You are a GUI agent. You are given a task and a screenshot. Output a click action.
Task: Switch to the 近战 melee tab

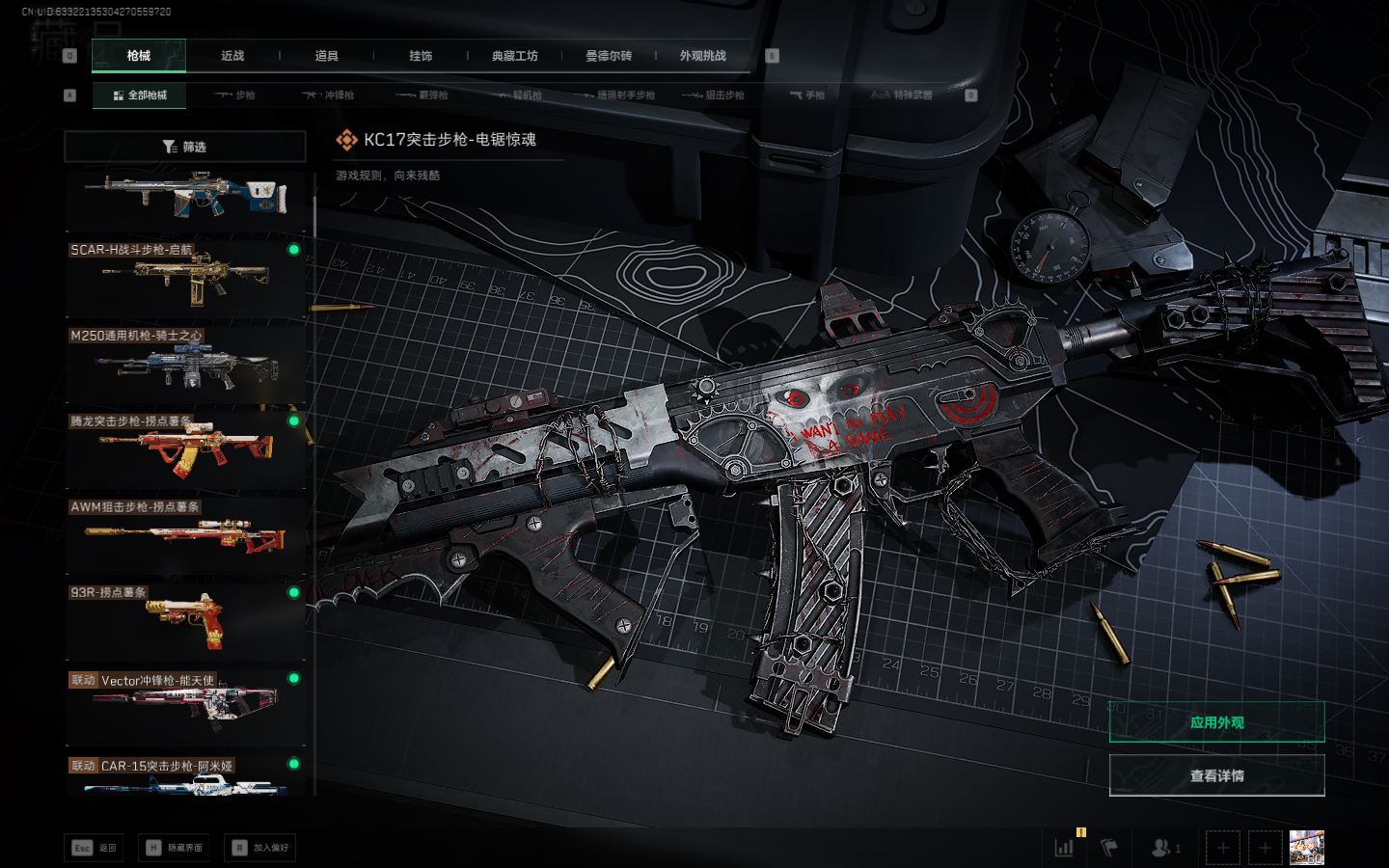pos(232,56)
